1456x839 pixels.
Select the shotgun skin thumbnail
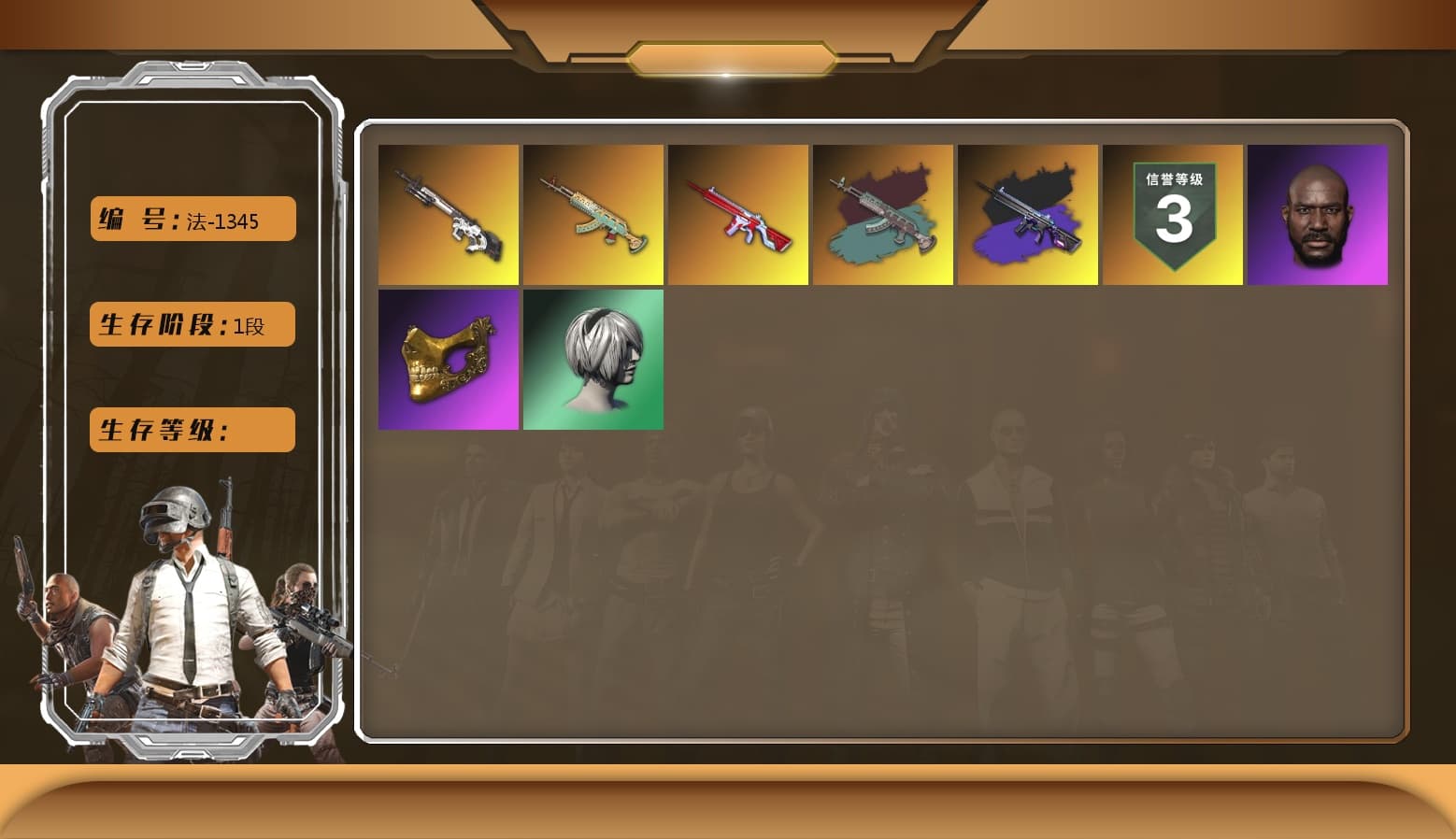pos(449,215)
